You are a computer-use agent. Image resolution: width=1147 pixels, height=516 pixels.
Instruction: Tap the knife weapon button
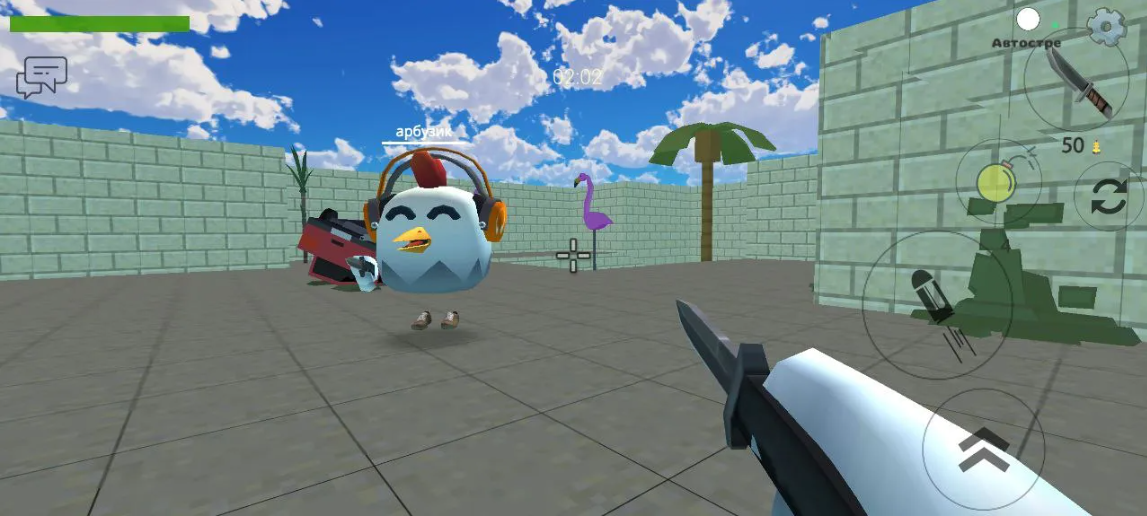[x=1075, y=78]
